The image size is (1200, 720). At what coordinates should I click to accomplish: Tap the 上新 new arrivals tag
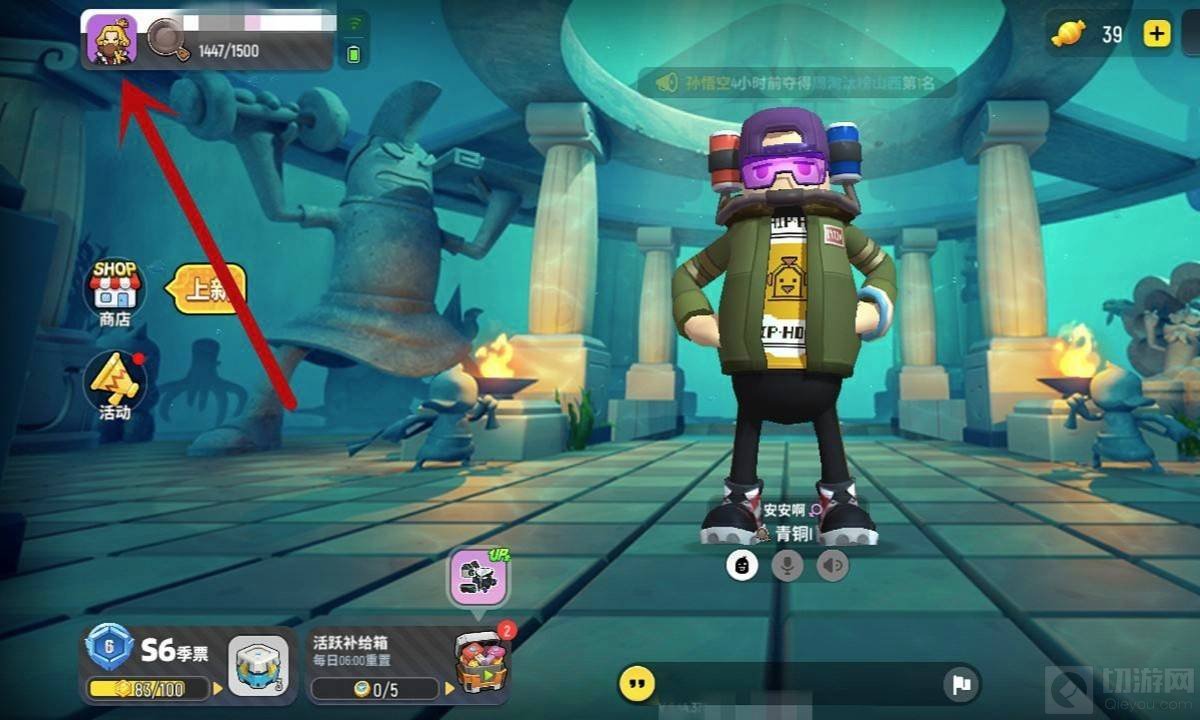[x=207, y=291]
